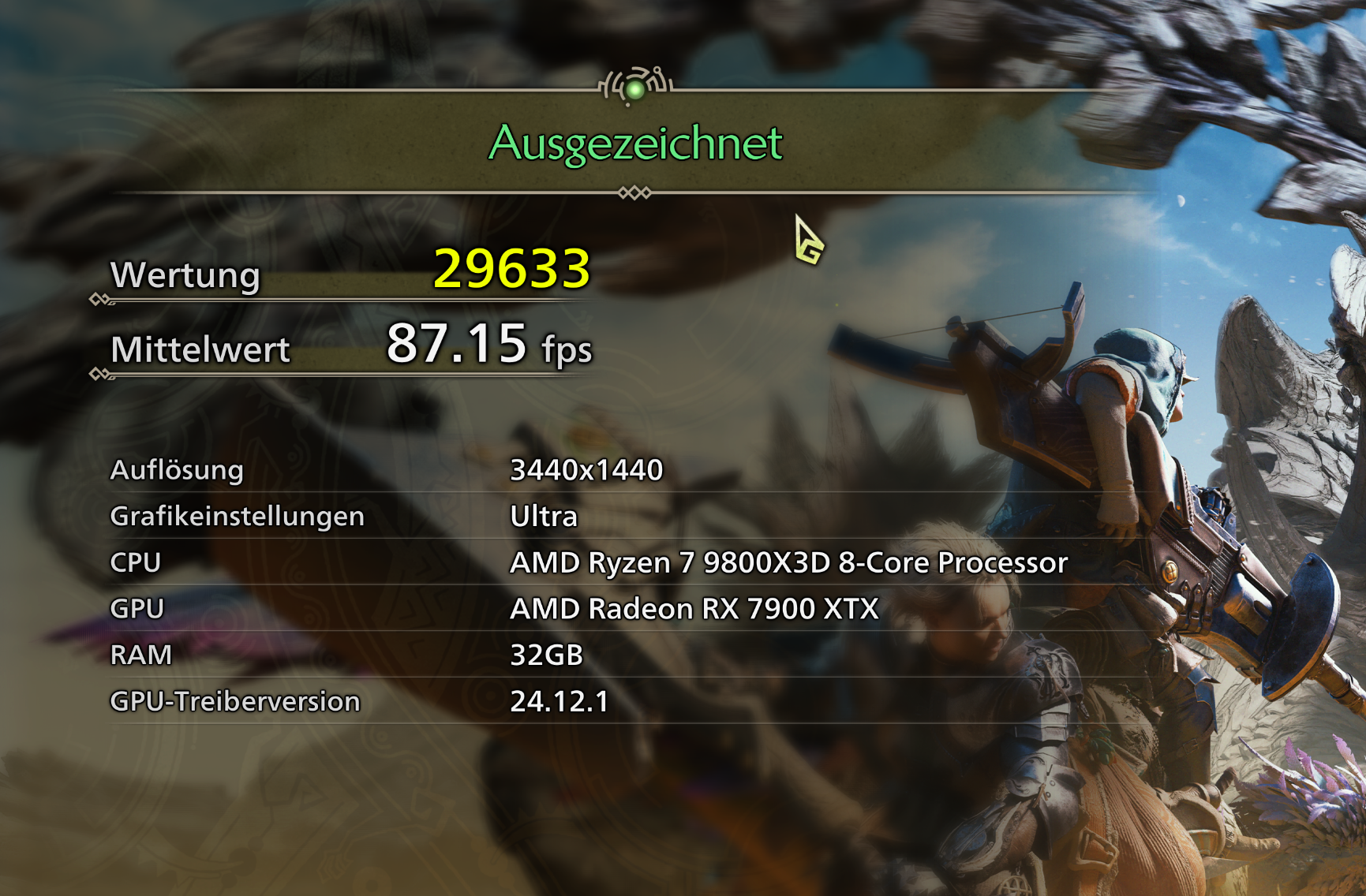Expand the GPU details row
This screenshot has height=896, width=1366.
click(139, 609)
